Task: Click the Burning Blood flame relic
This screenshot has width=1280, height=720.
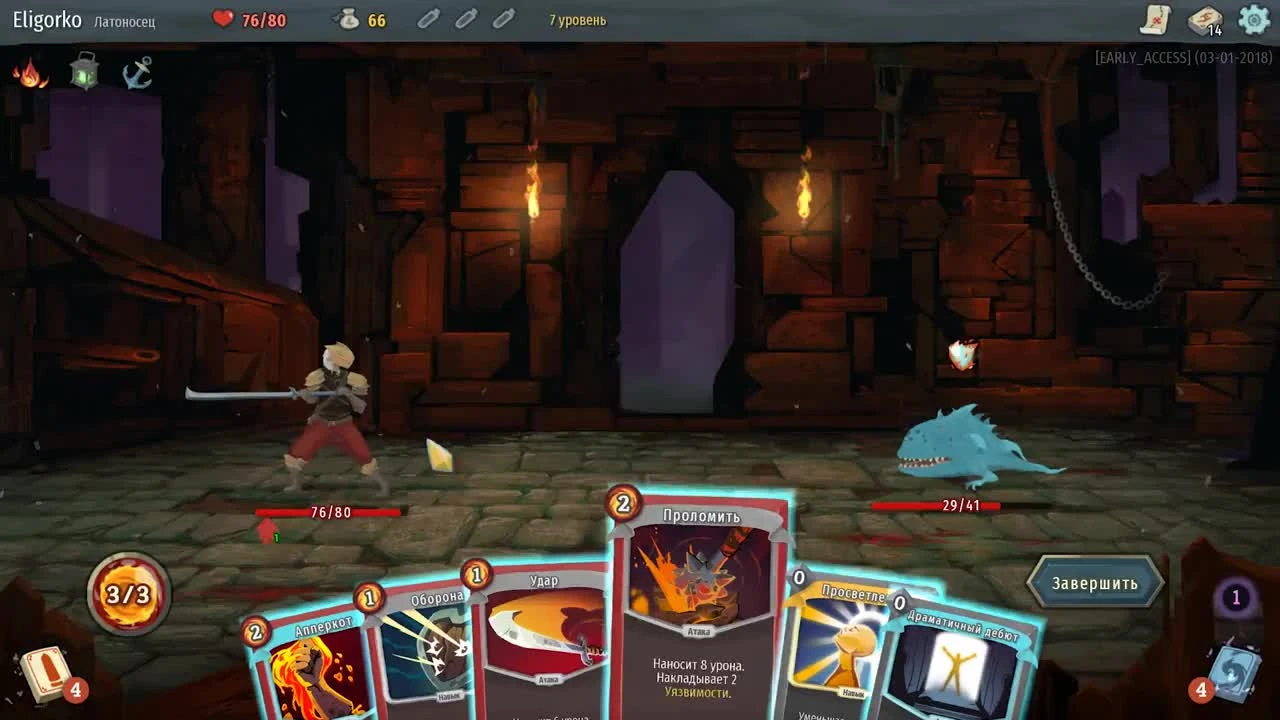Action: coord(33,73)
